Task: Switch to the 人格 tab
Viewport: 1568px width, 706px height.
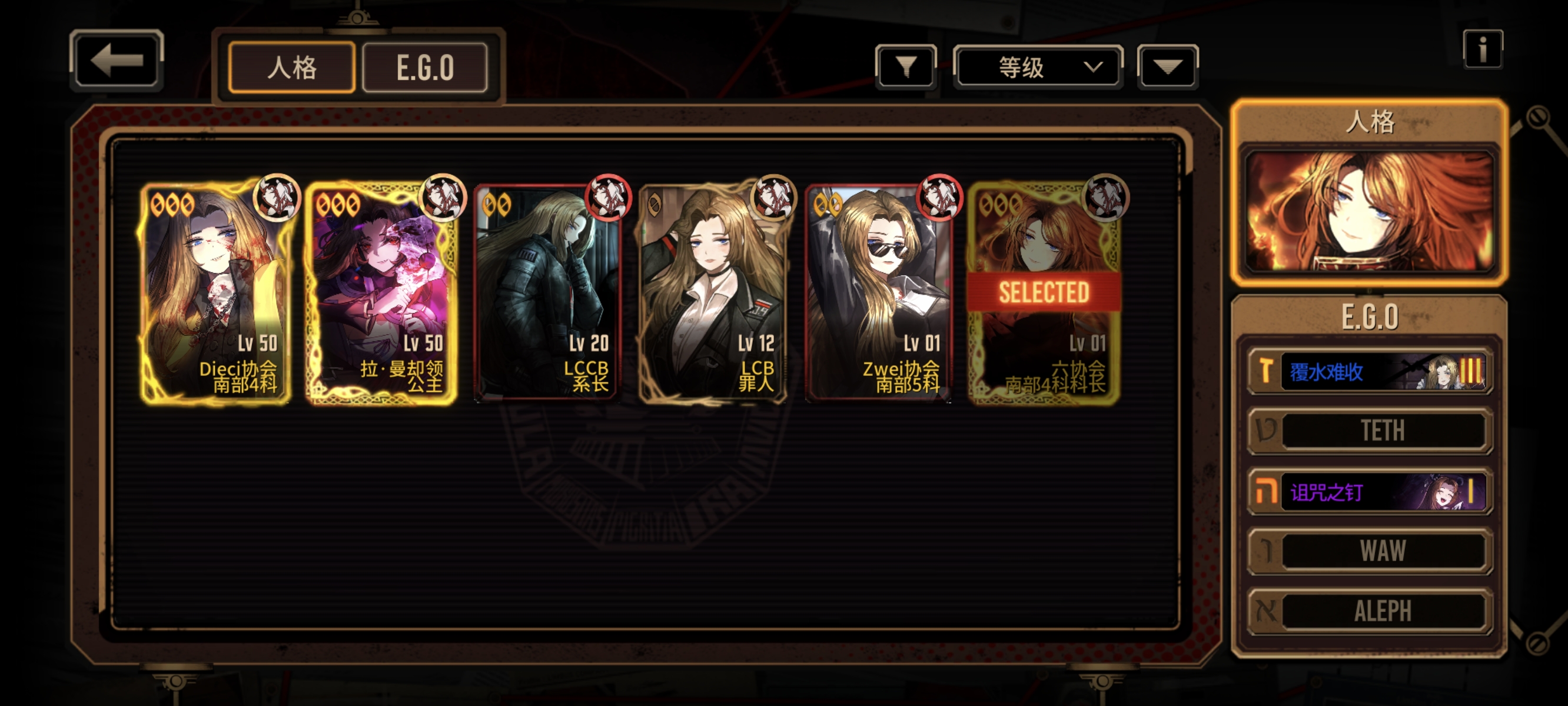Action: [x=291, y=67]
